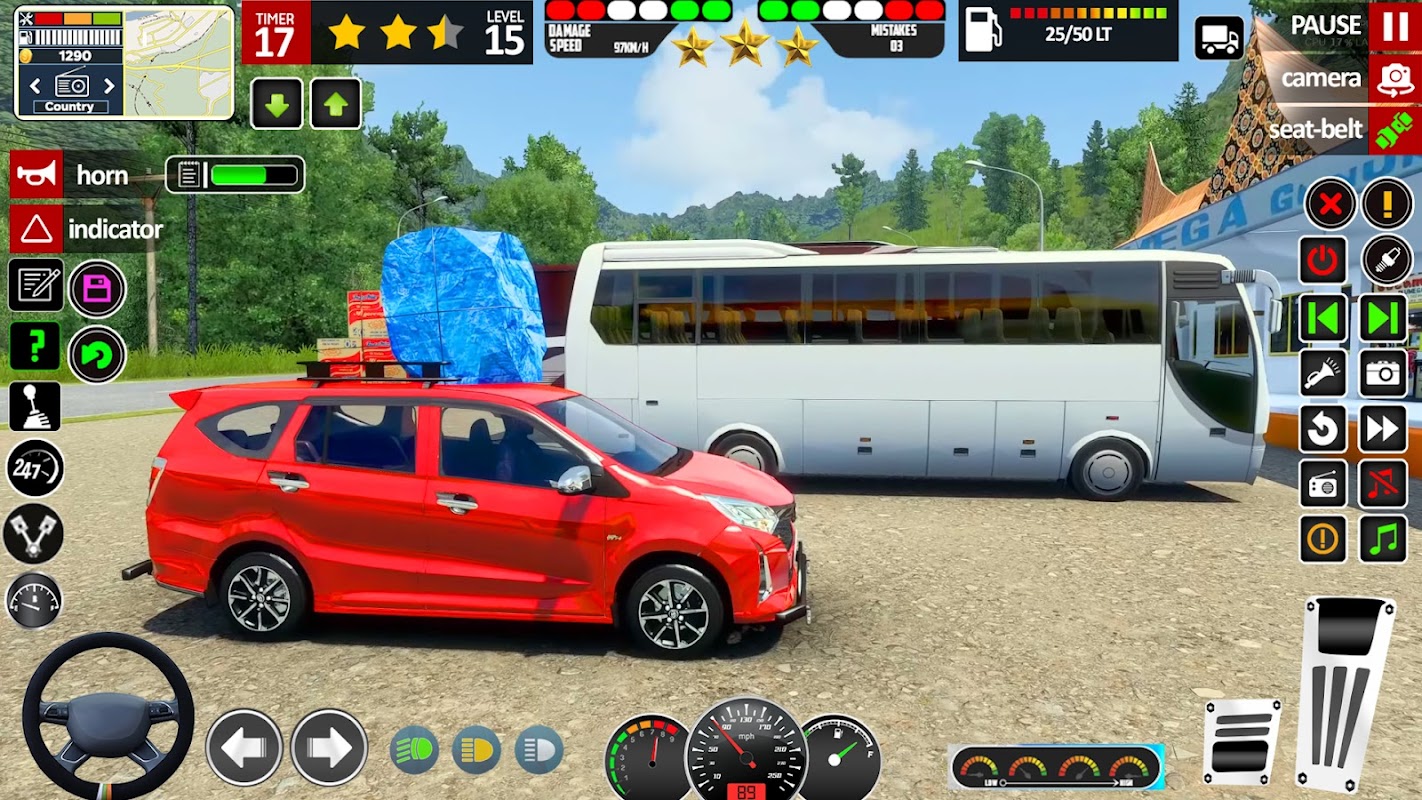This screenshot has width=1422, height=800.
Task: Take a photo with camera icon
Action: pos(1383,373)
